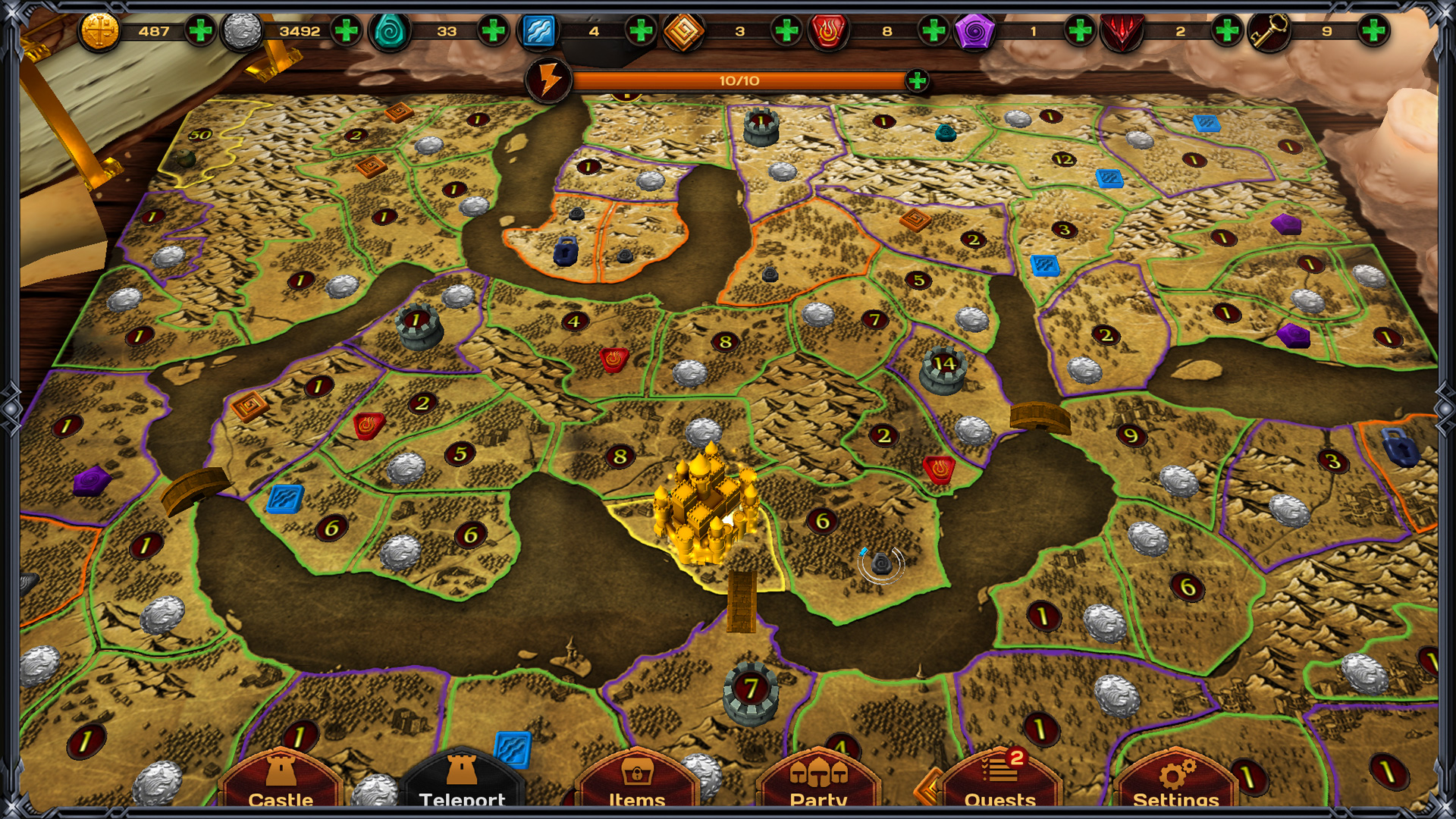Add teal spiral gems with plus button

pyautogui.click(x=493, y=31)
